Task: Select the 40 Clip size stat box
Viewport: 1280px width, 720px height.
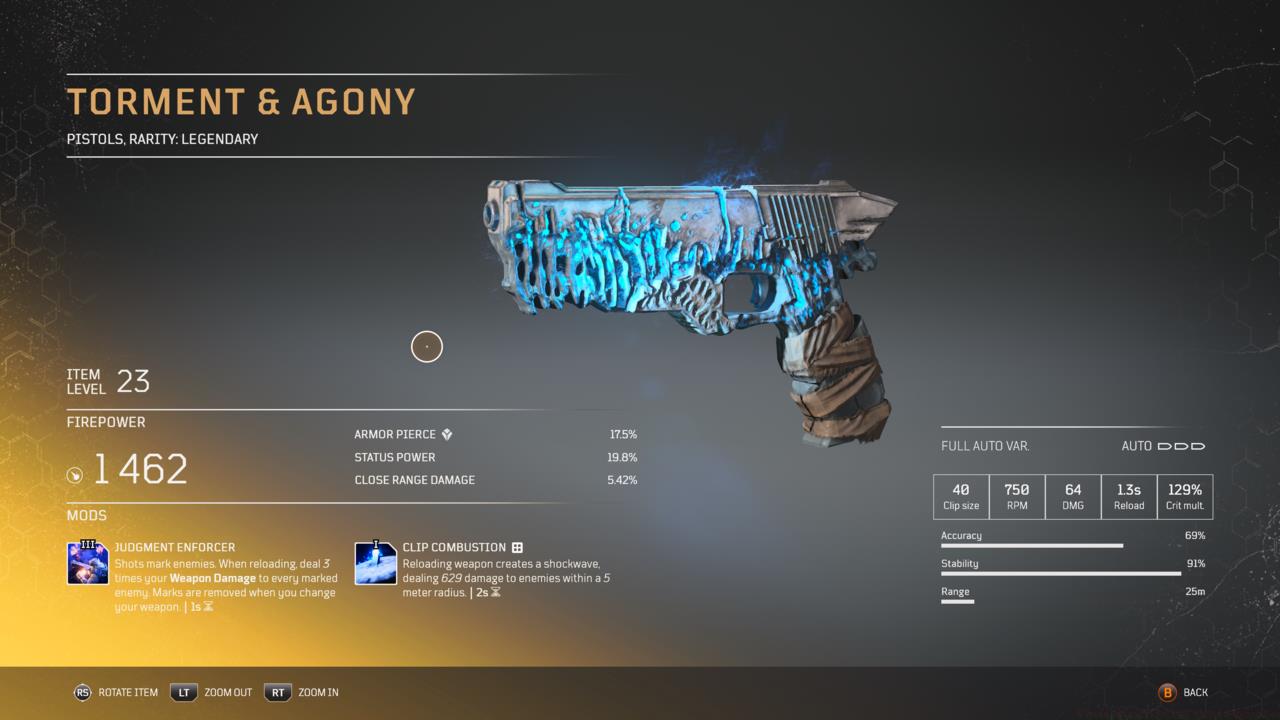Action: point(961,496)
